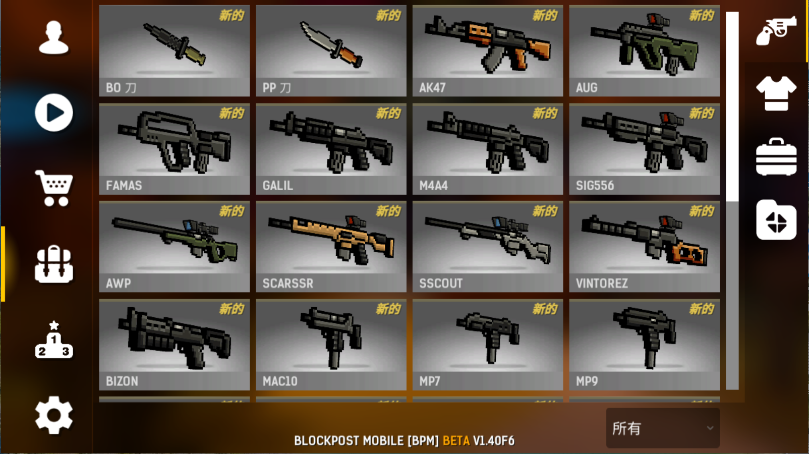Pick the M4A4 rifle tile
This screenshot has width=809, height=454.
click(x=488, y=148)
